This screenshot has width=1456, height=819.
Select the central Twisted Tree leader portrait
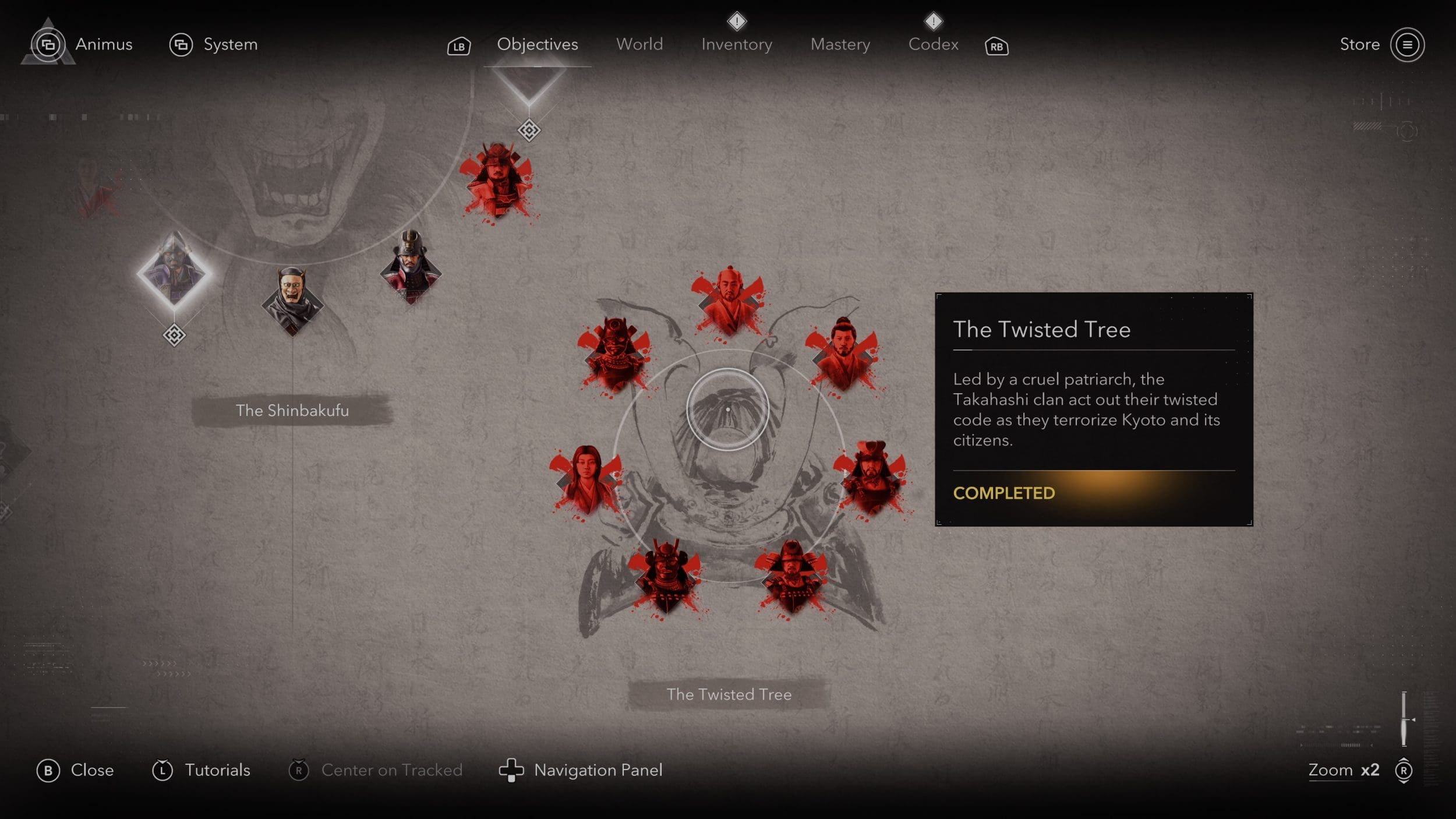click(x=727, y=409)
